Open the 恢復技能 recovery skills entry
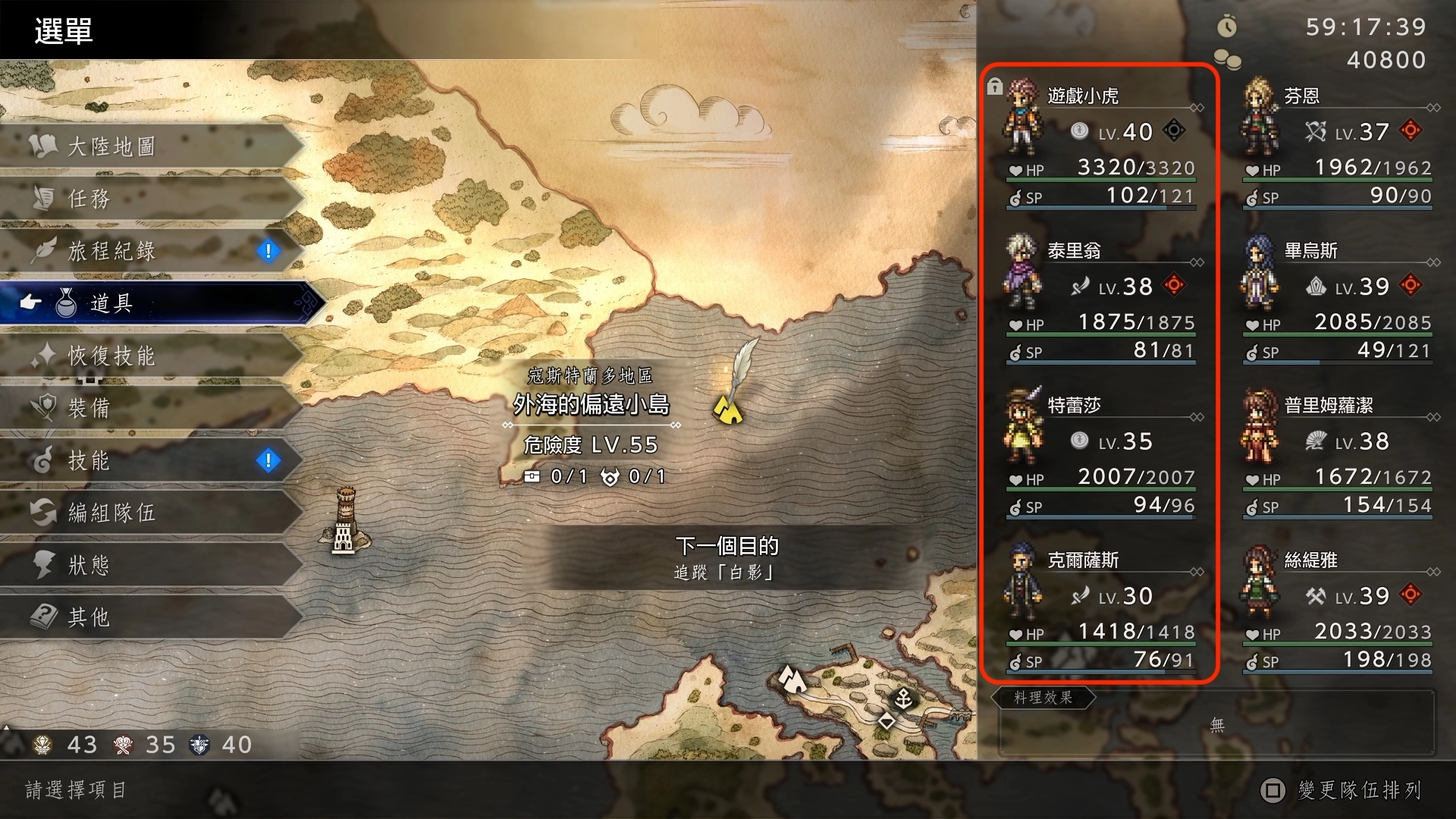 click(x=152, y=356)
